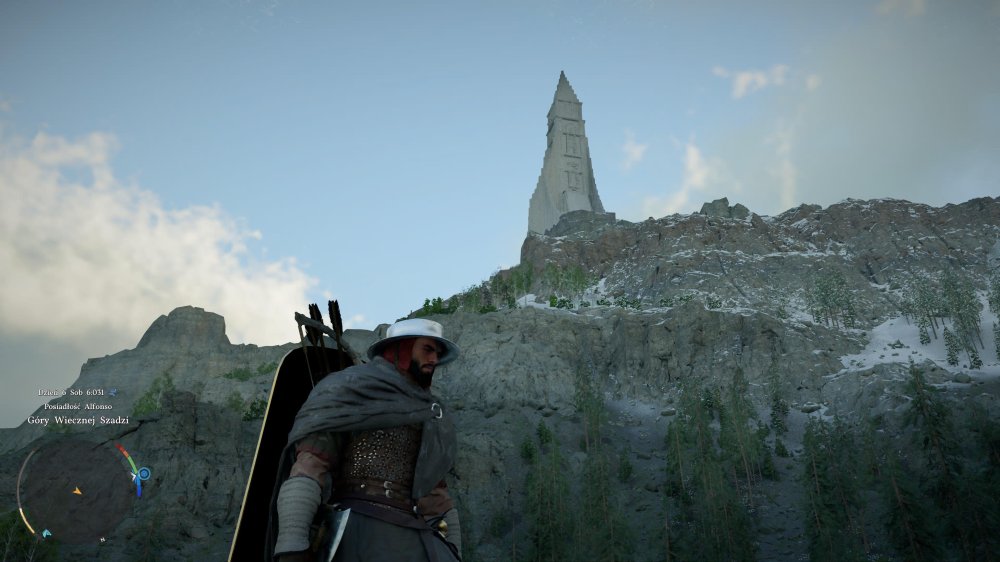This screenshot has width=1000, height=562.
Task: Click the orange player arrow on the minimap
Action: pos(77,491)
